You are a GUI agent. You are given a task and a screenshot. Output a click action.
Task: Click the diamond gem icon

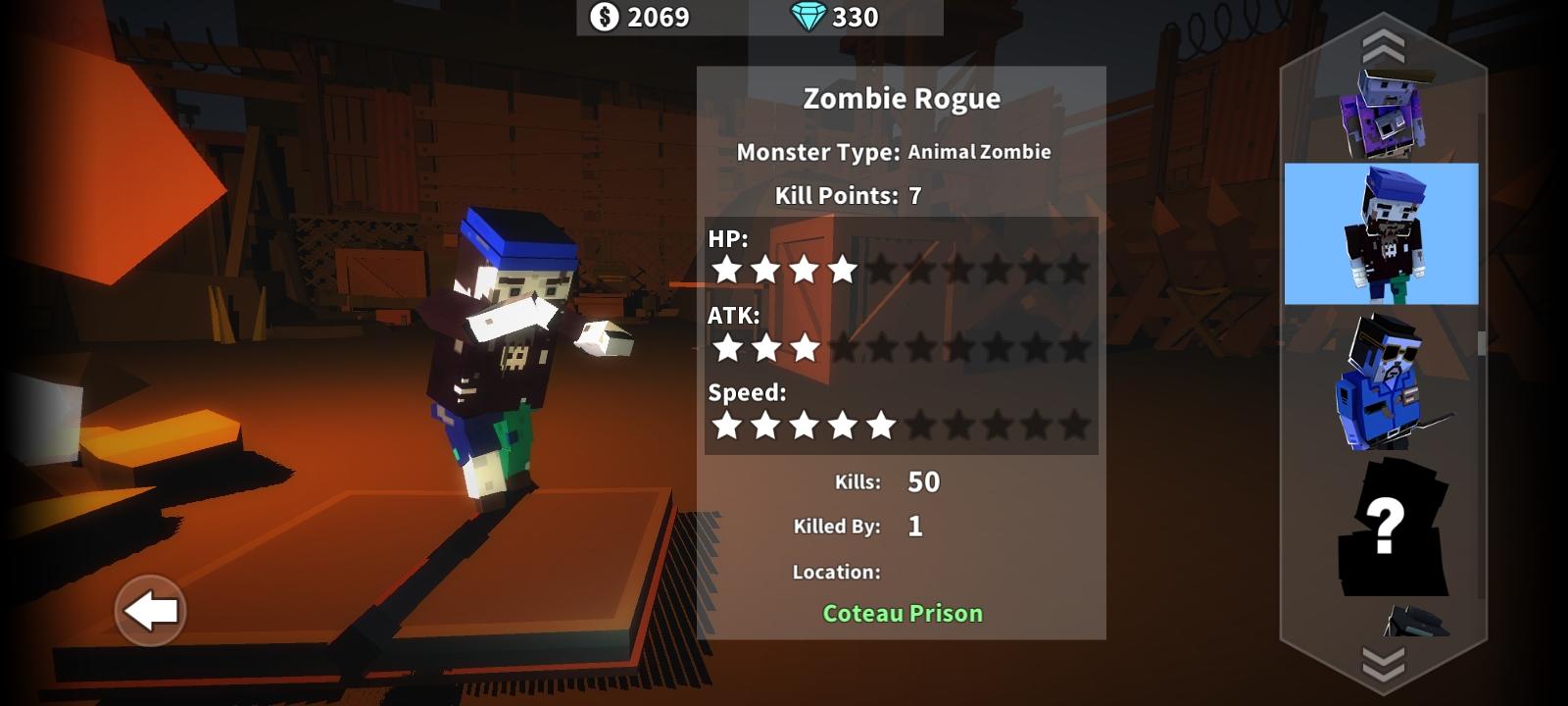coord(808,17)
